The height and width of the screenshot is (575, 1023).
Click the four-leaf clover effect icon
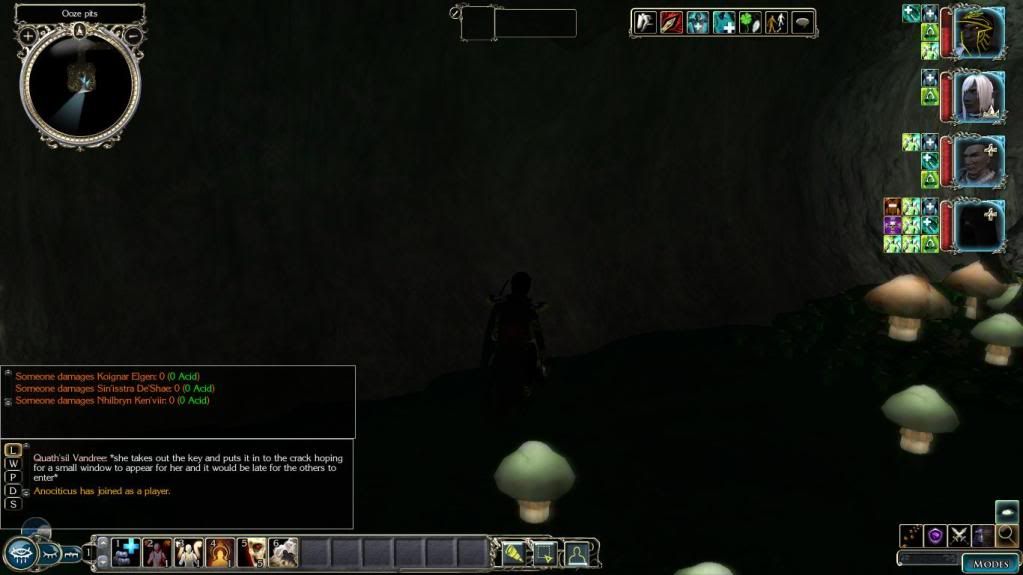point(750,23)
